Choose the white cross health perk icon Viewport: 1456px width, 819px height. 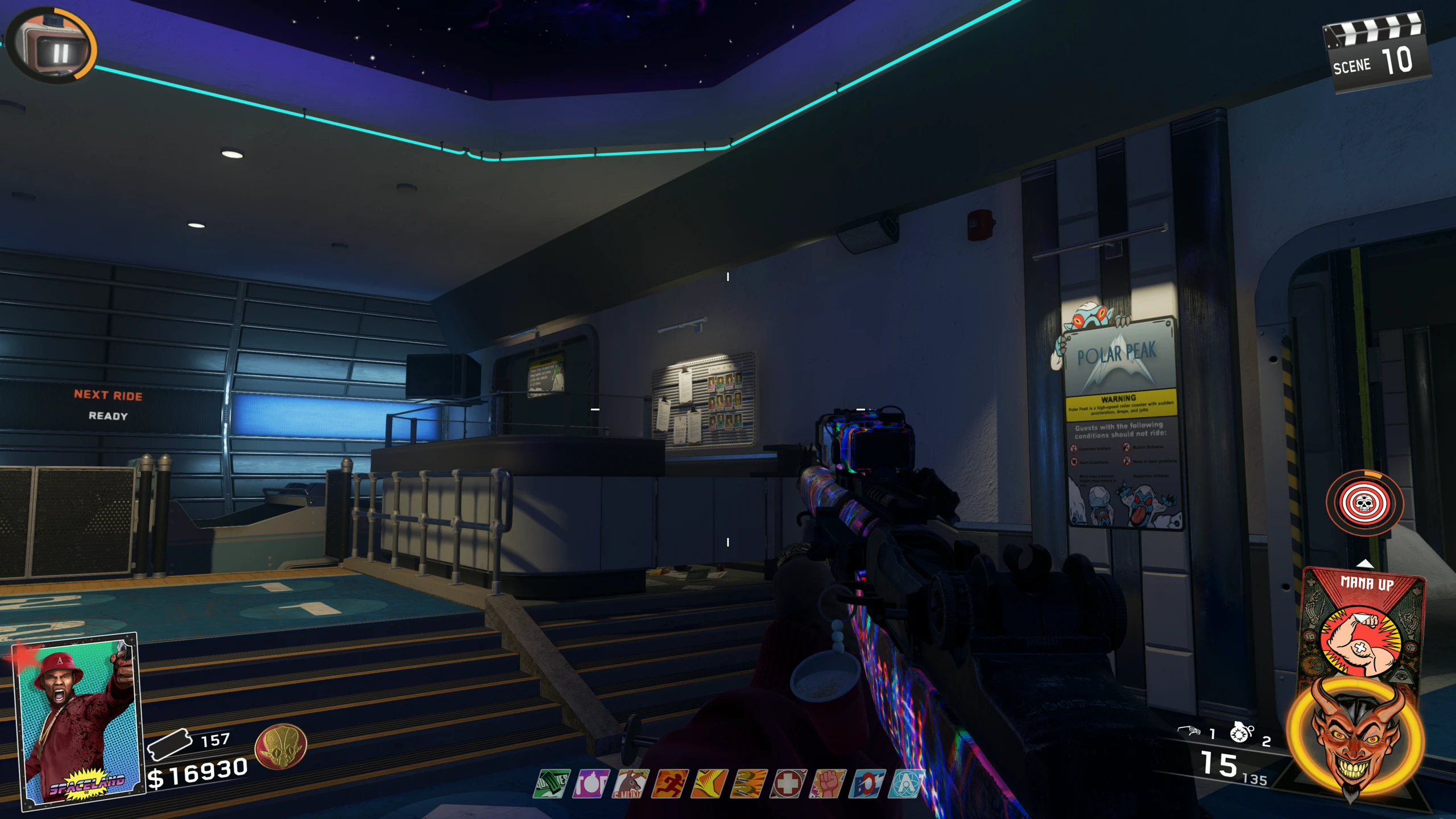[x=788, y=784]
